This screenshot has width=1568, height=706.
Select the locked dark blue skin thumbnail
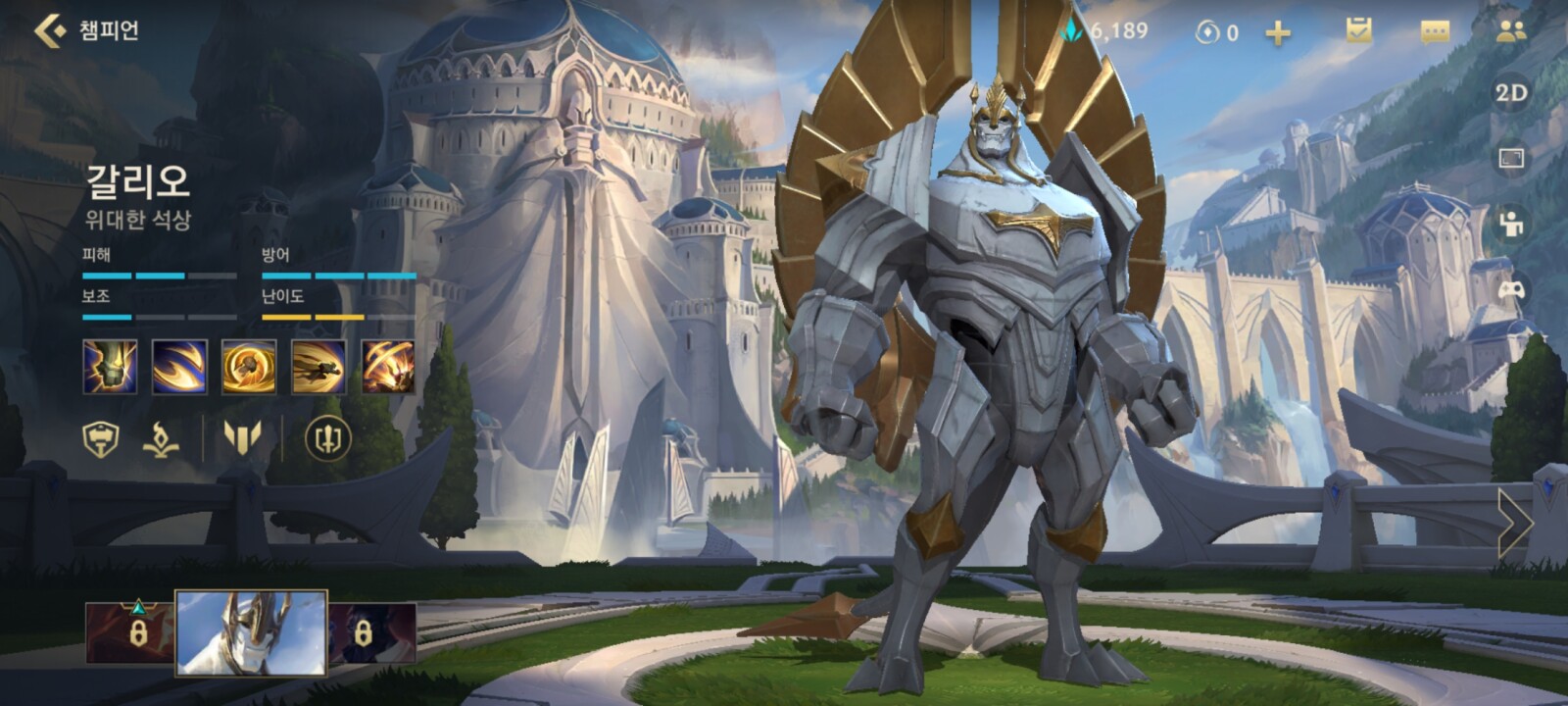pyautogui.click(x=371, y=632)
